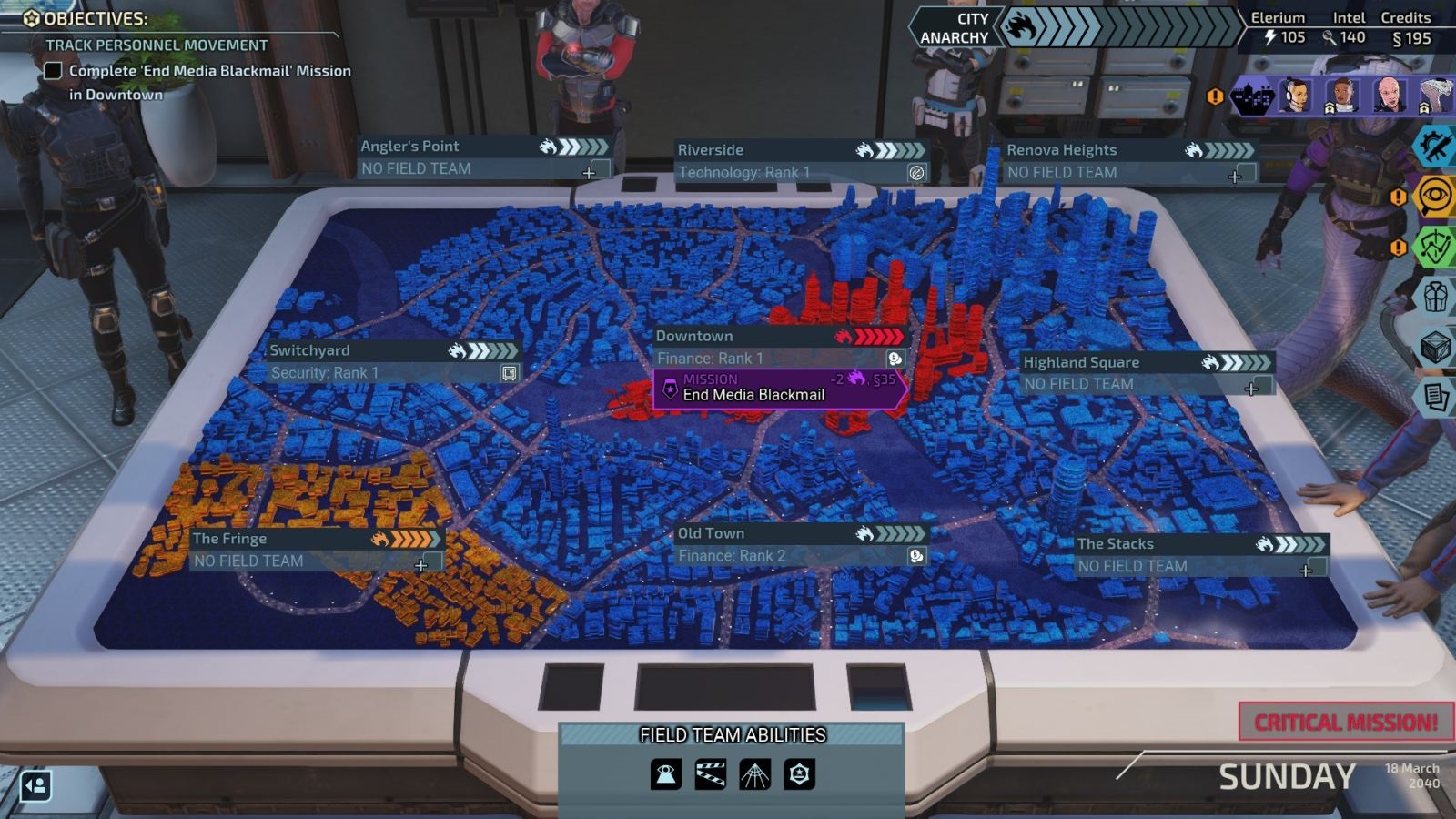Add a field team in The Fringe
Image resolution: width=1456 pixels, height=819 pixels.
coord(421,564)
